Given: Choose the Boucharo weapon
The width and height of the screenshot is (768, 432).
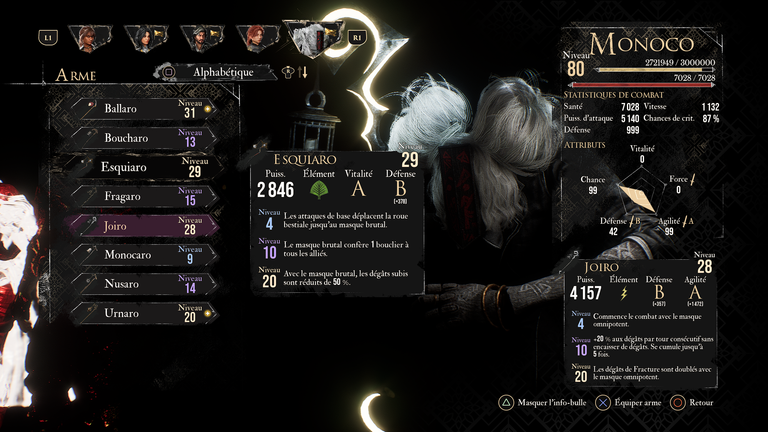Looking at the screenshot, I should [140, 138].
